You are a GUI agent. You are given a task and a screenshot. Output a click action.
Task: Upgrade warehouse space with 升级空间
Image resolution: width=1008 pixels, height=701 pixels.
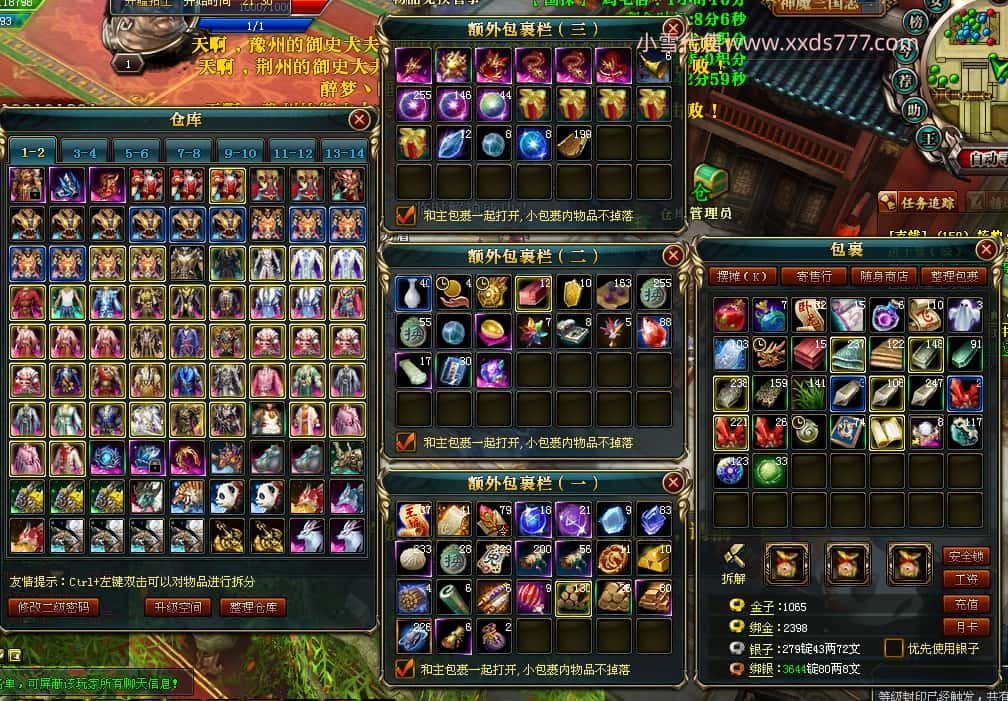click(x=177, y=607)
